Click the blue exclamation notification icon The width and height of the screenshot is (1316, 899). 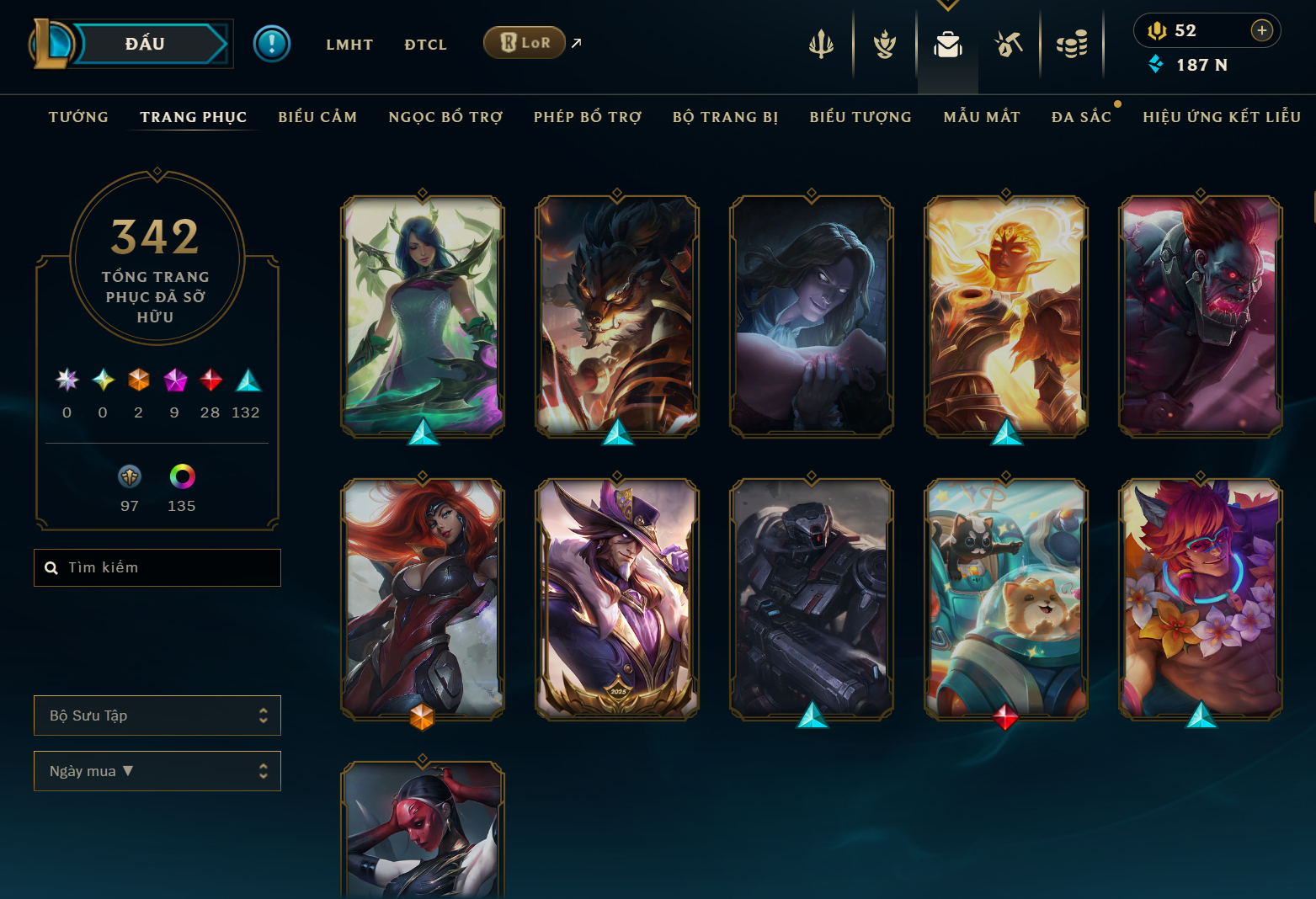[x=271, y=43]
